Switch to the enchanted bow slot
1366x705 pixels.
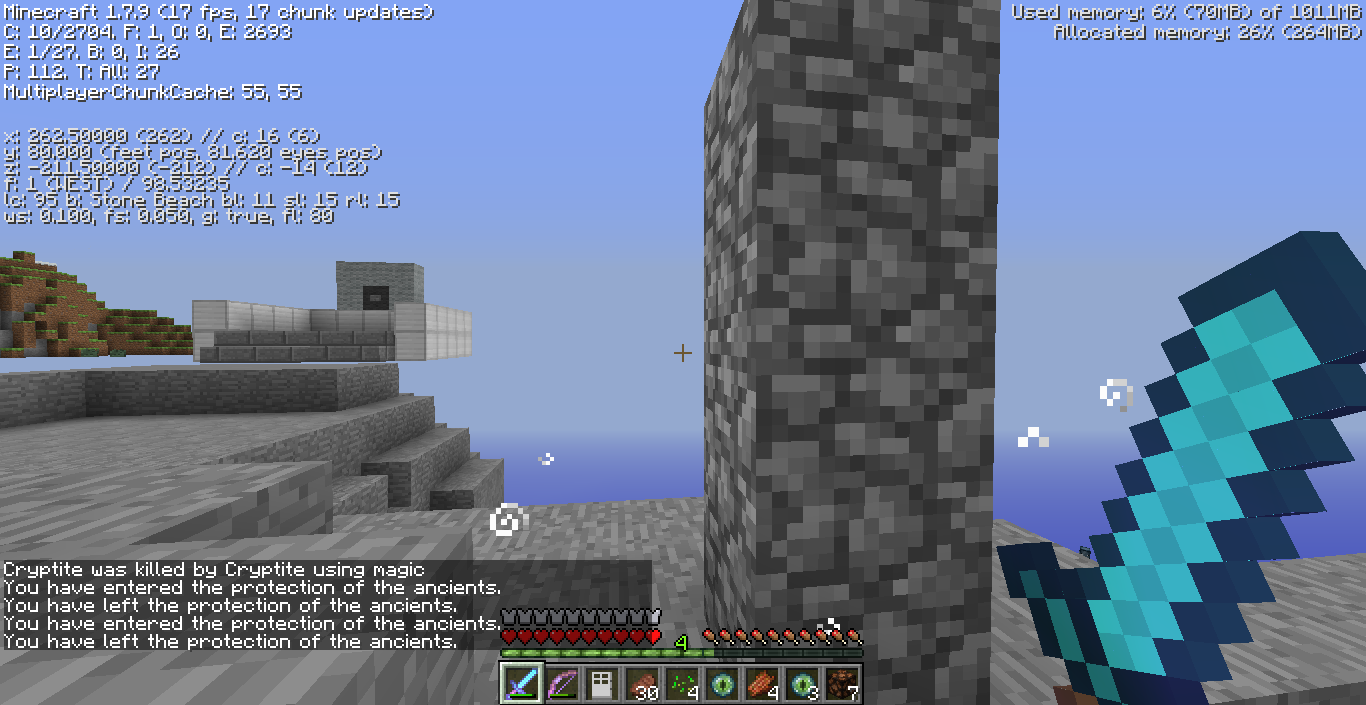coord(562,684)
